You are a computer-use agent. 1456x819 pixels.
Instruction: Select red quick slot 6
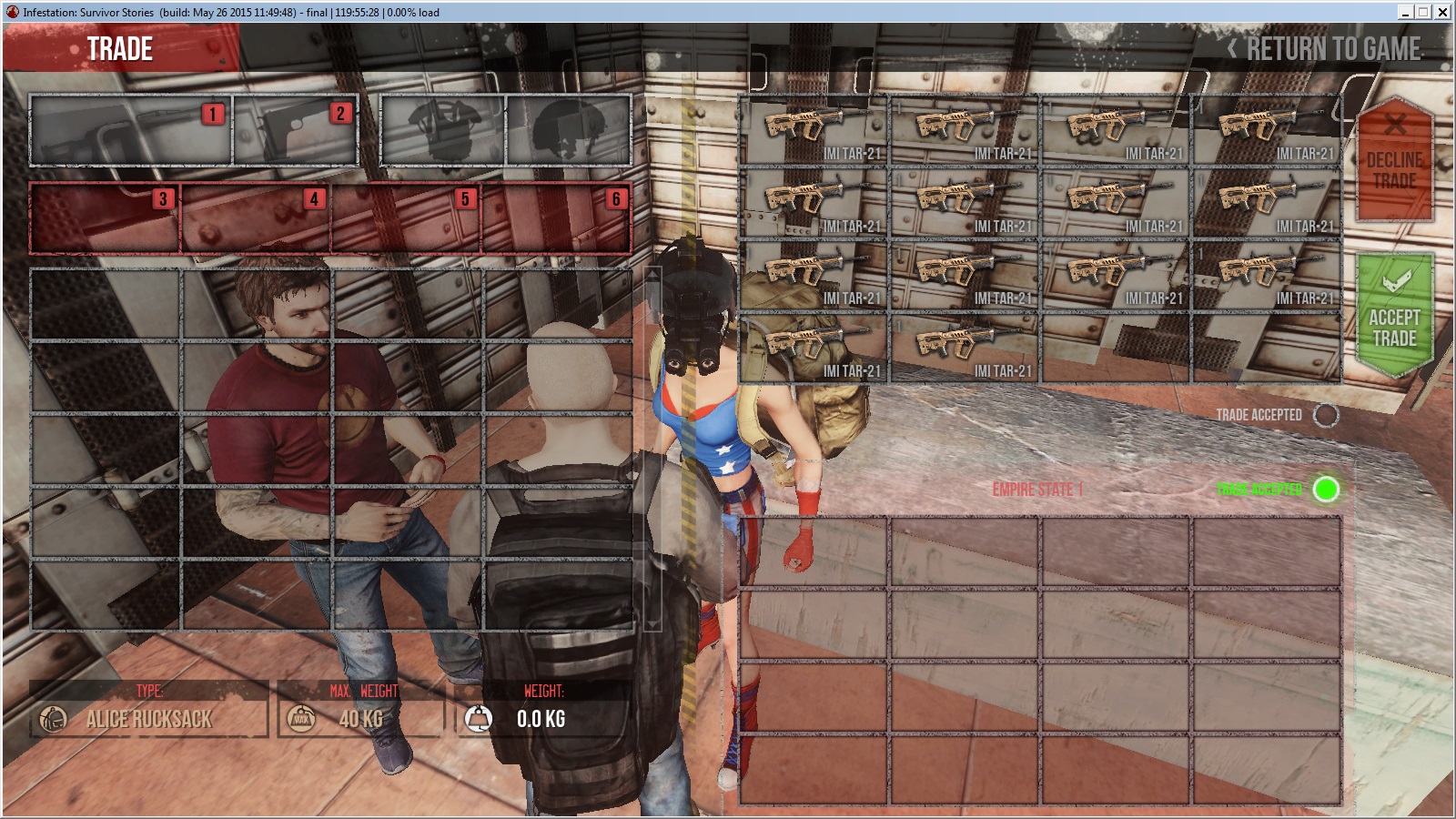point(556,218)
